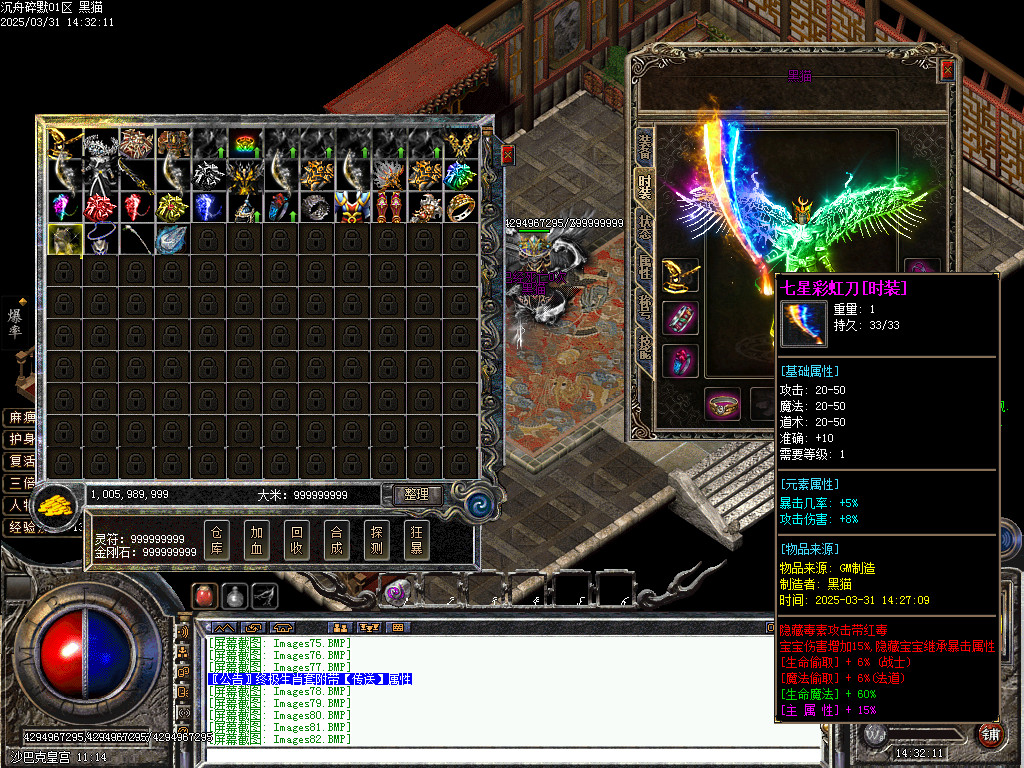Select the blue and red armor item
Image resolution: width=1024 pixels, height=768 pixels.
[353, 207]
